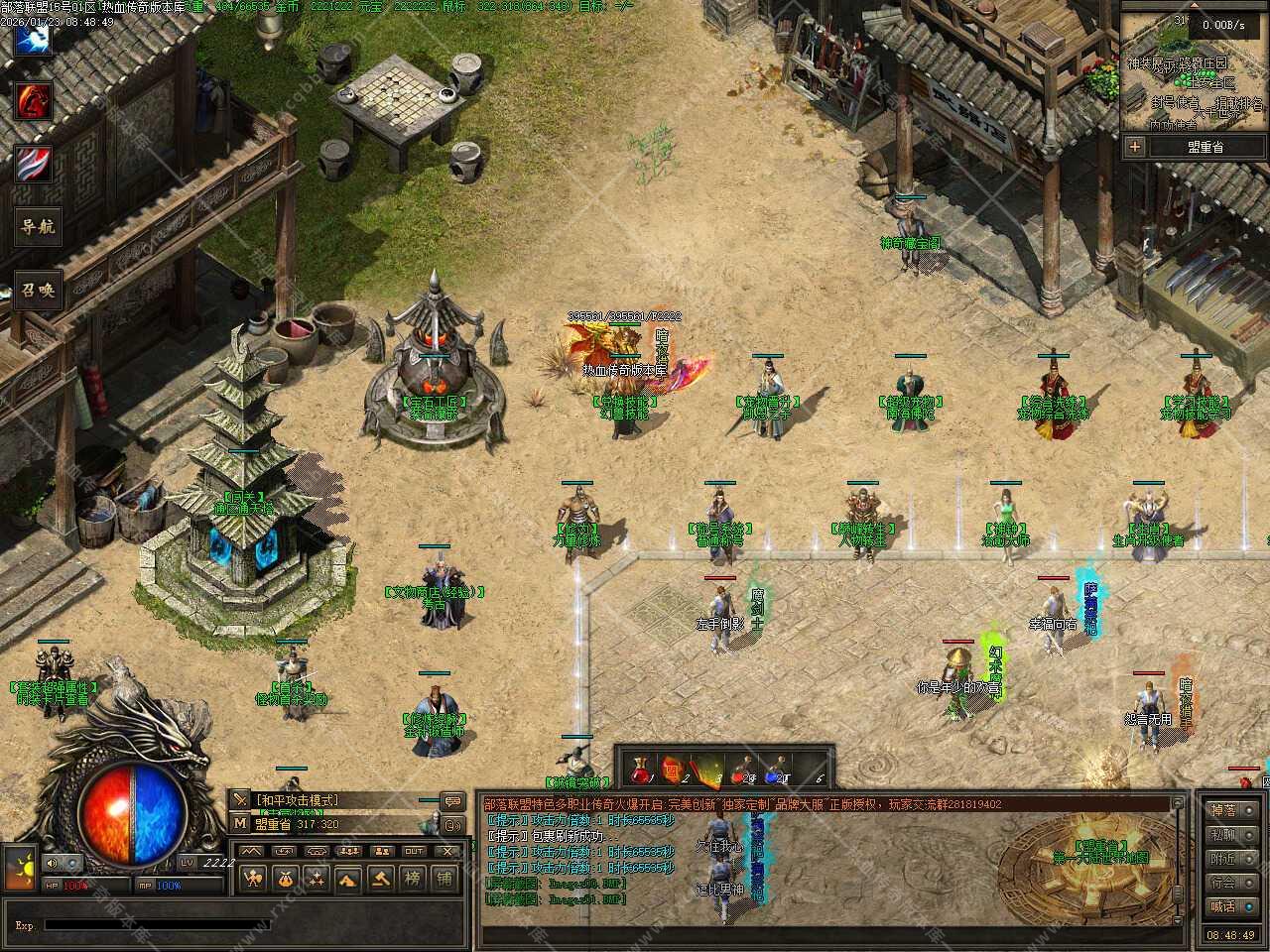Click the OUT logout button
1270x952 pixels.
coord(414,851)
